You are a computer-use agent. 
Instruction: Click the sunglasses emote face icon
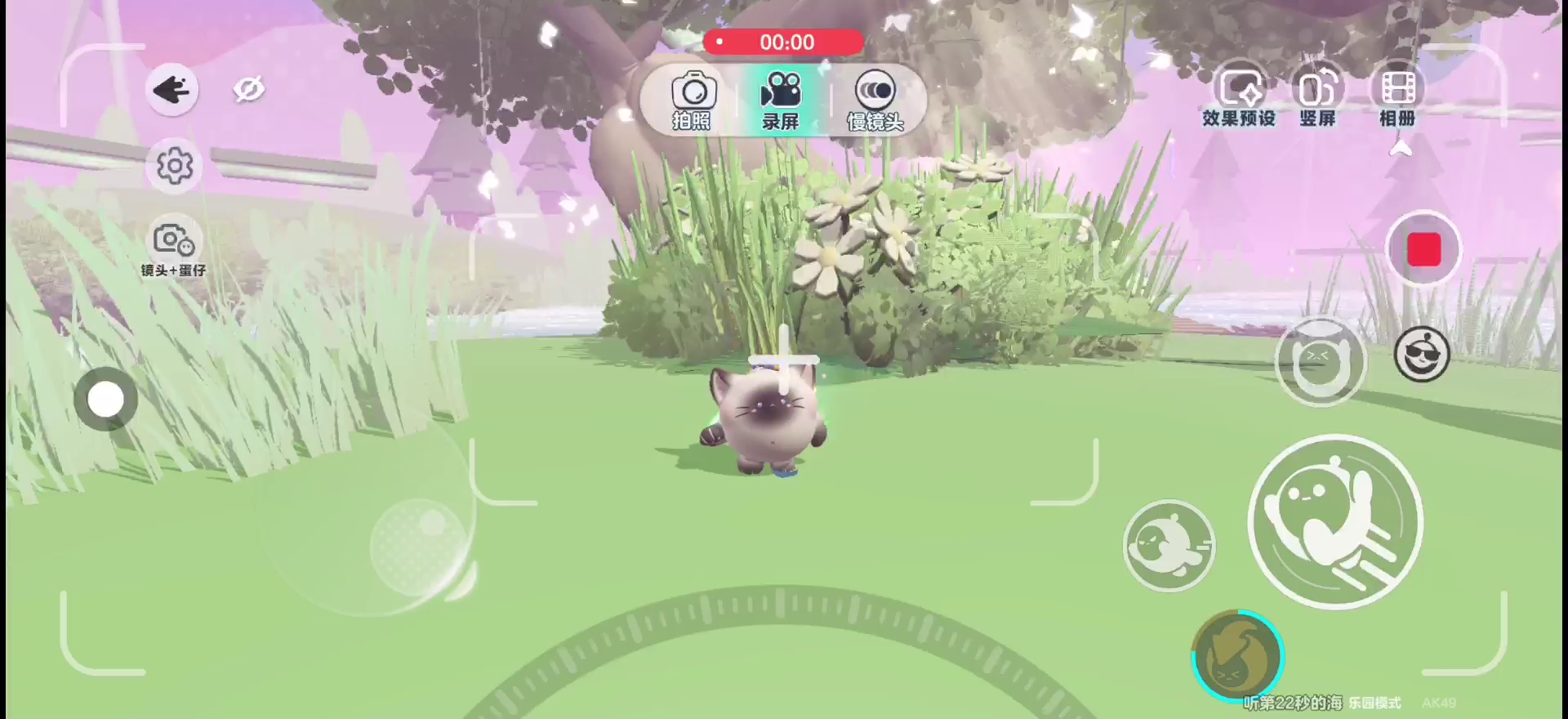point(1421,355)
